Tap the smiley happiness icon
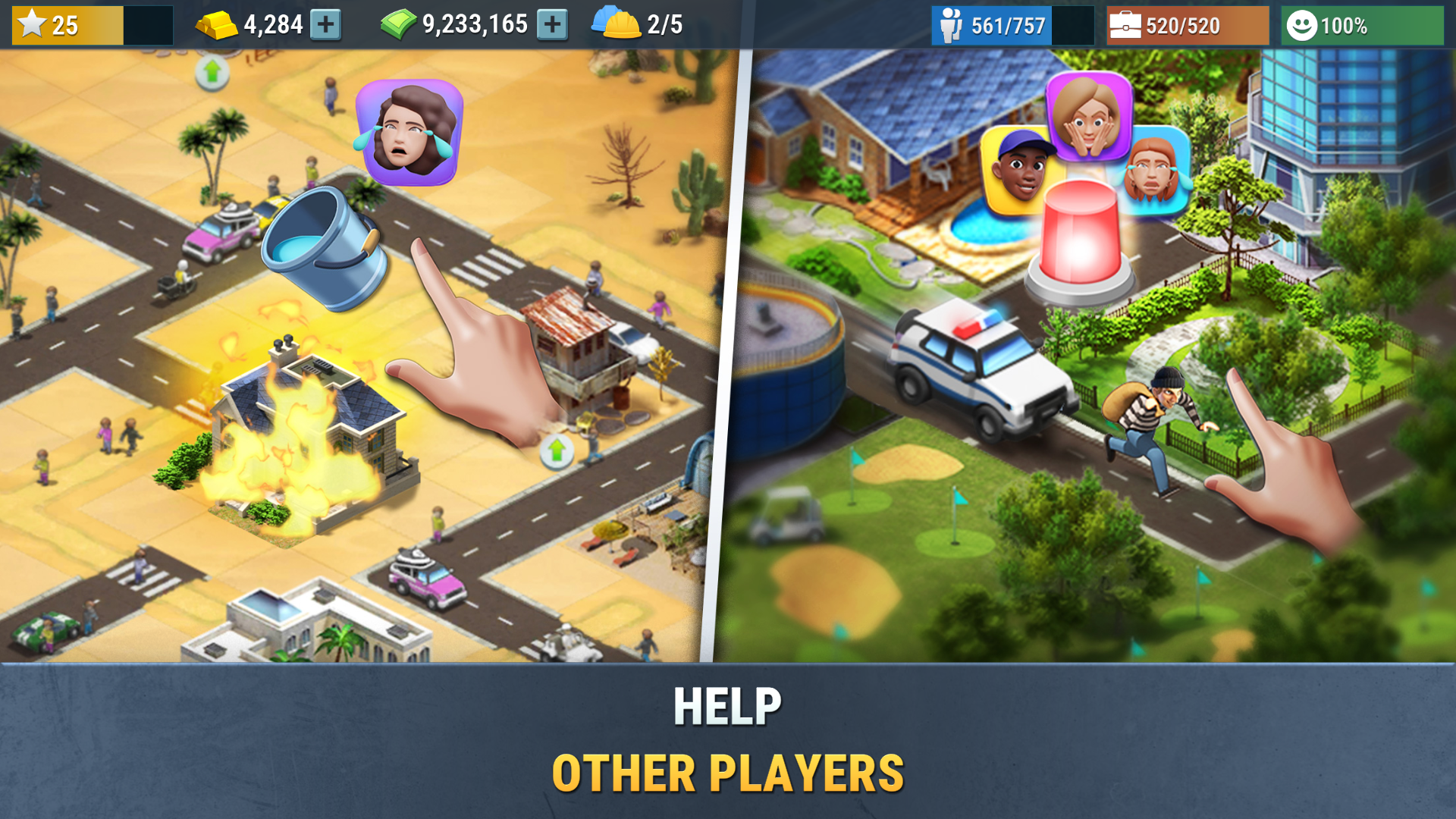The width and height of the screenshot is (1456, 819). tap(1301, 24)
